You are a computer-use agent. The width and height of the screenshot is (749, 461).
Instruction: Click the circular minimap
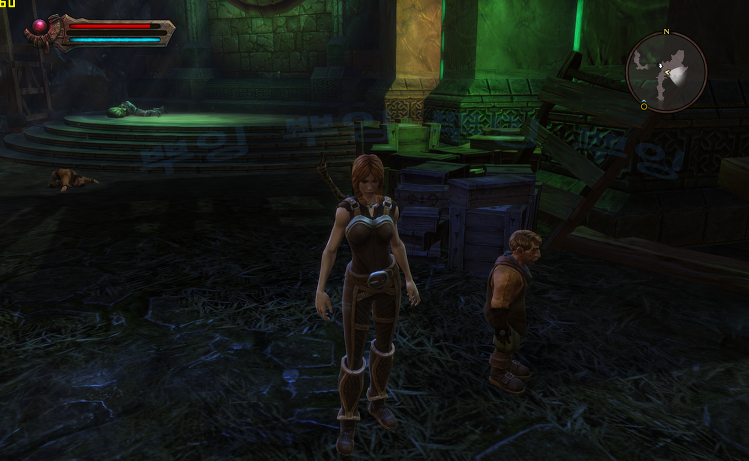[666, 71]
